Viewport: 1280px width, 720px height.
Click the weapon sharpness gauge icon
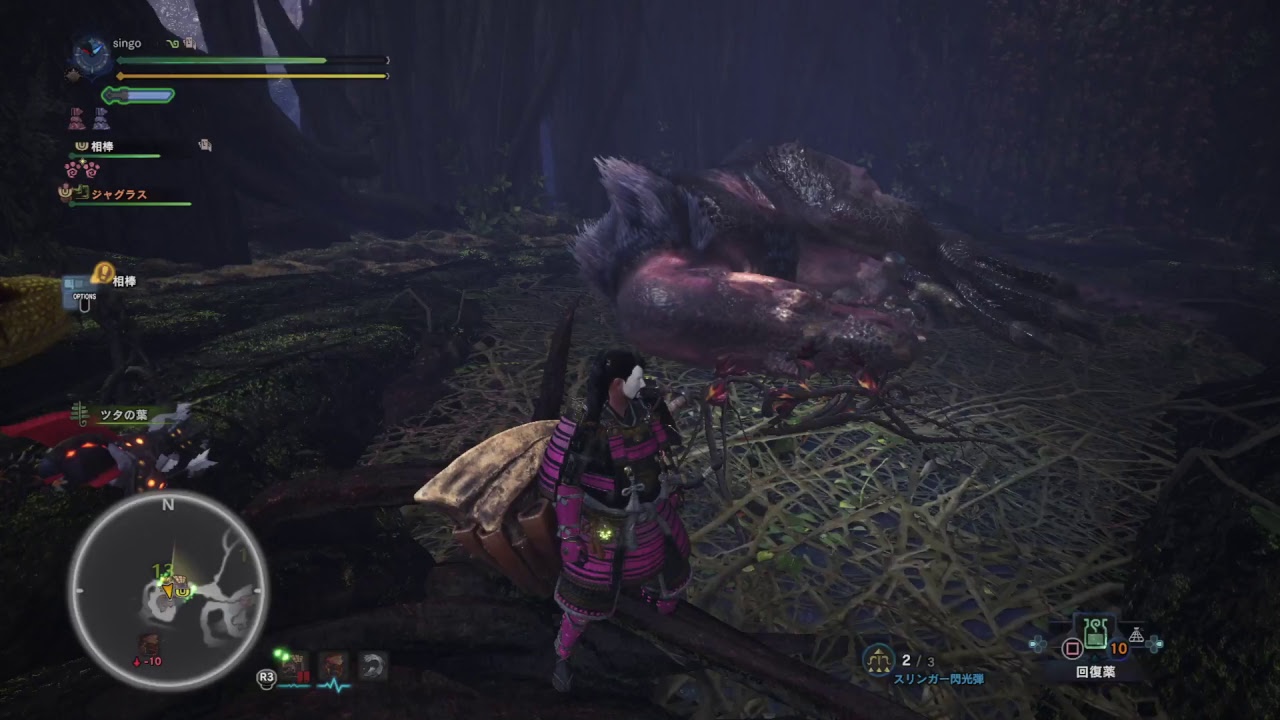[x=138, y=96]
